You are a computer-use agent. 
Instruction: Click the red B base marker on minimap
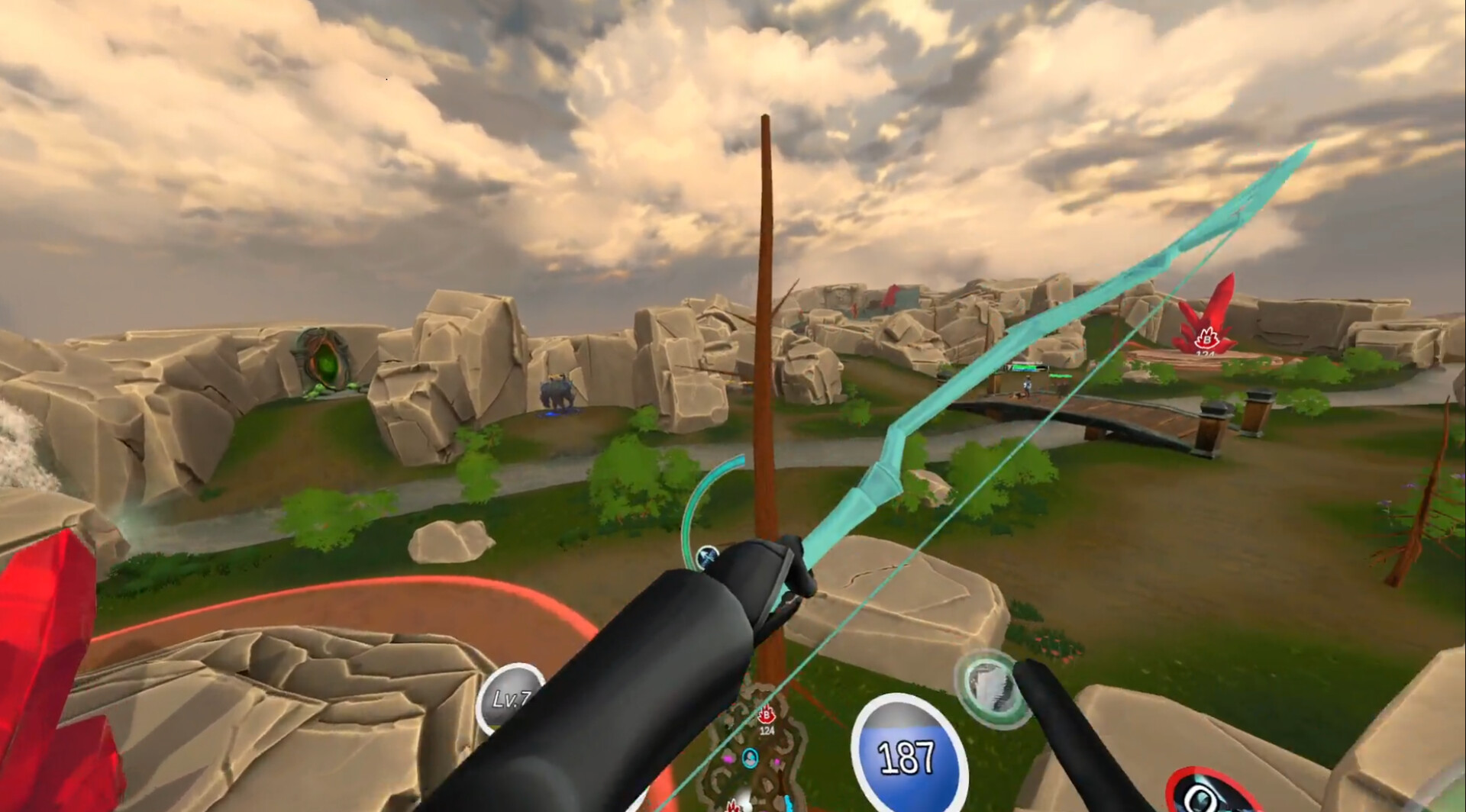click(766, 716)
